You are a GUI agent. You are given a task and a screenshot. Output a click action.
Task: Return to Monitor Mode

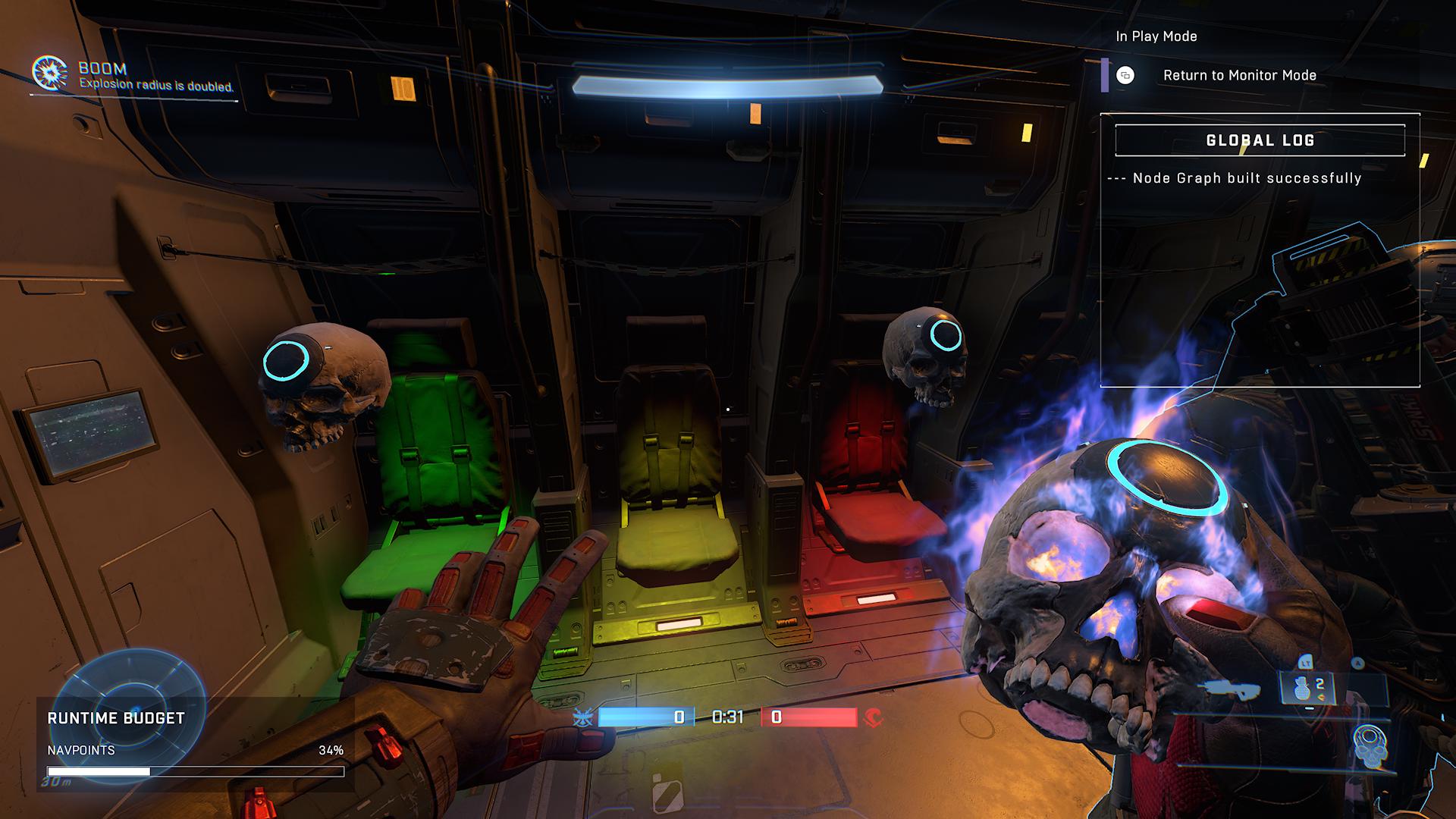point(1238,75)
